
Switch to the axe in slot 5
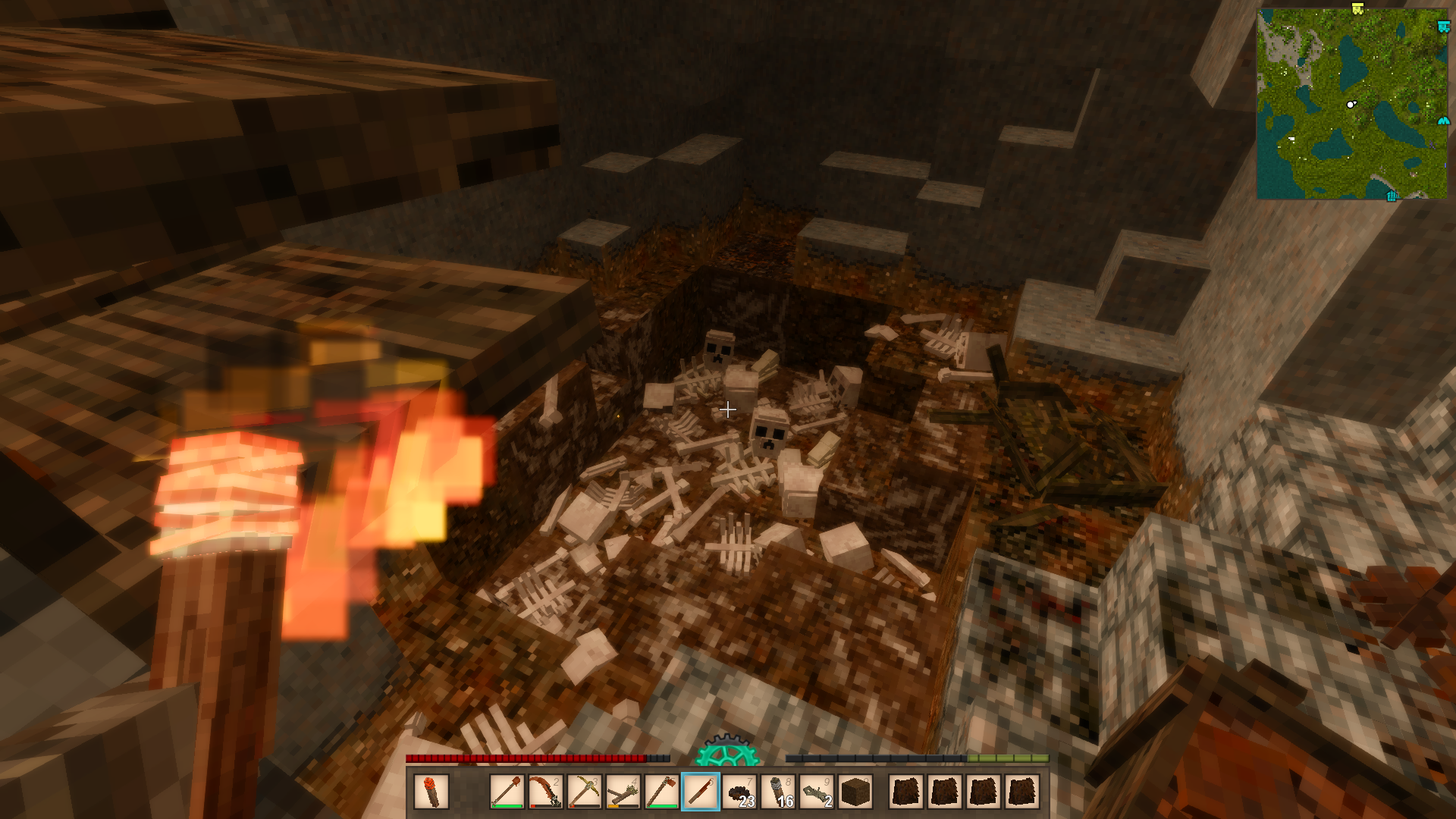(x=662, y=792)
